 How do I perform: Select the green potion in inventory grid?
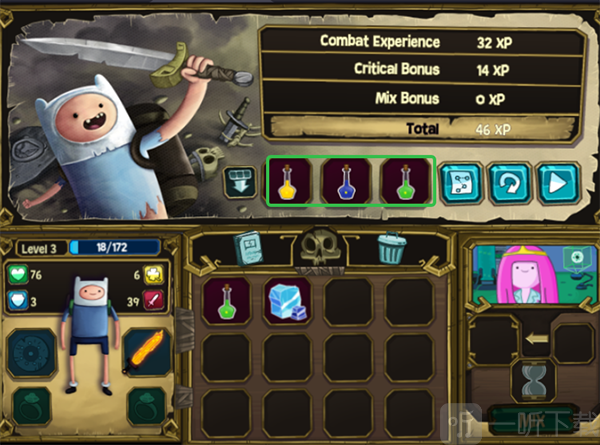[227, 300]
